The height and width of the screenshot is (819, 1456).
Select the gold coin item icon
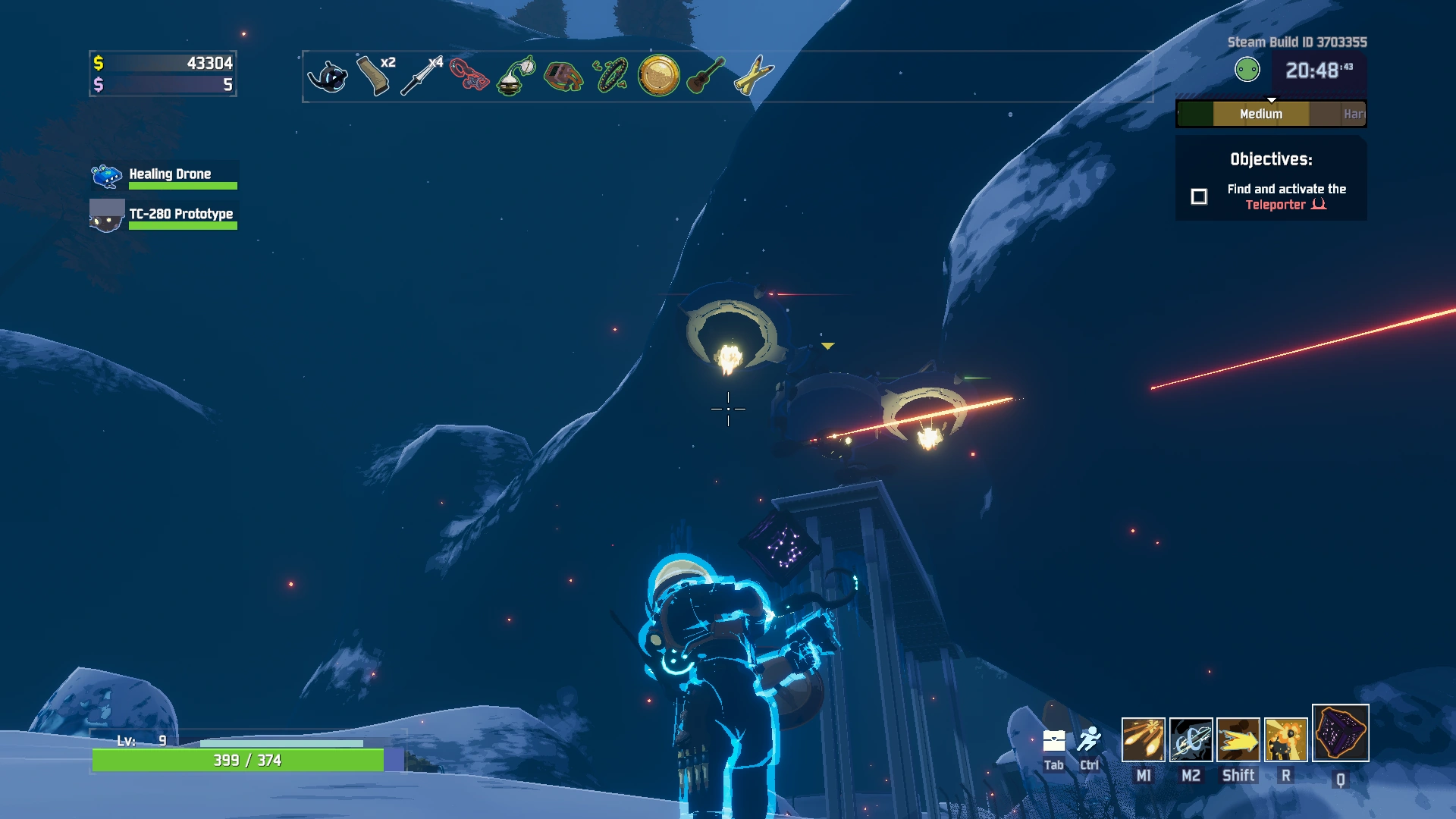coord(658,76)
